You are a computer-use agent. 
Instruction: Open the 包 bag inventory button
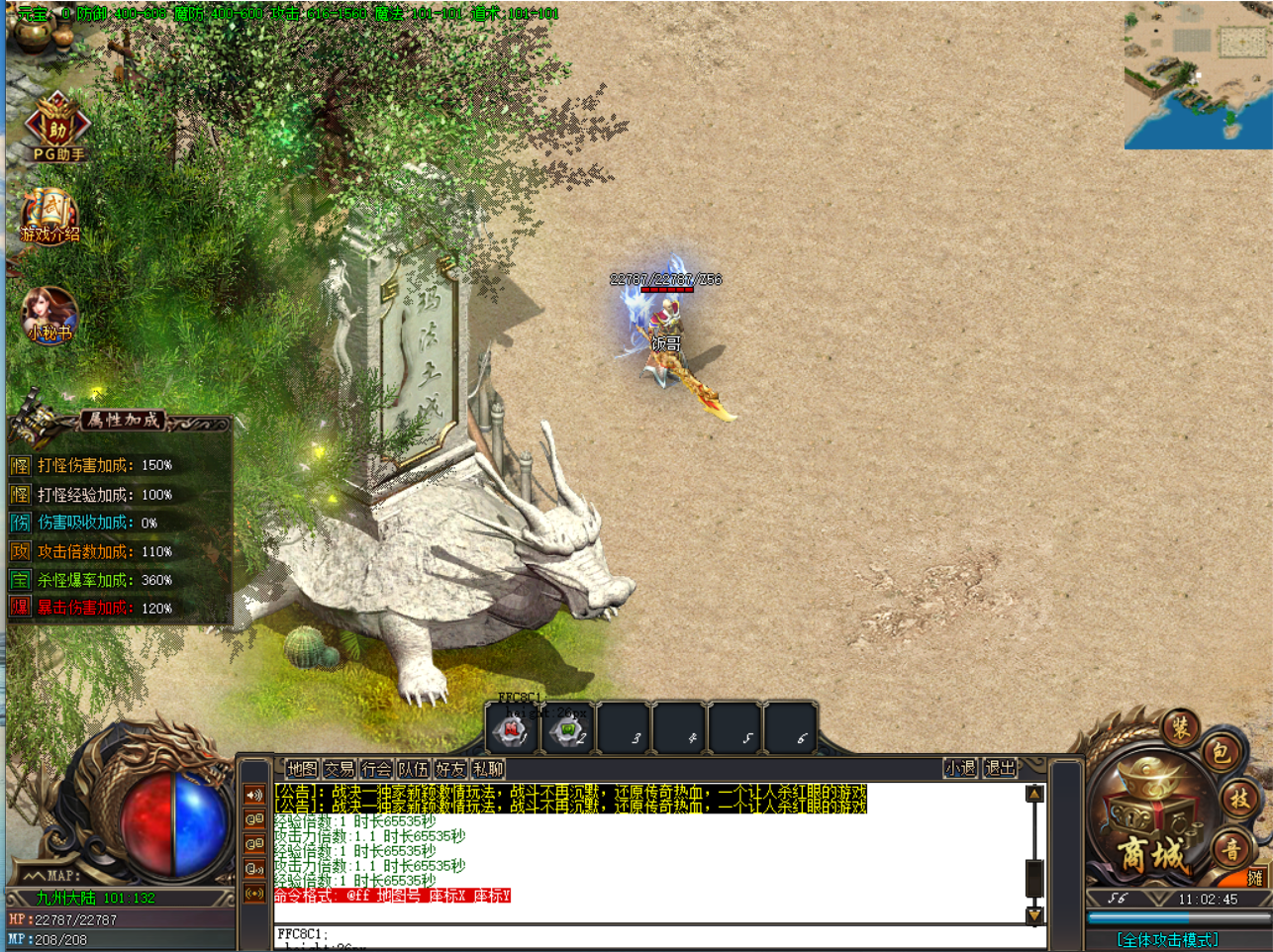(x=1221, y=753)
